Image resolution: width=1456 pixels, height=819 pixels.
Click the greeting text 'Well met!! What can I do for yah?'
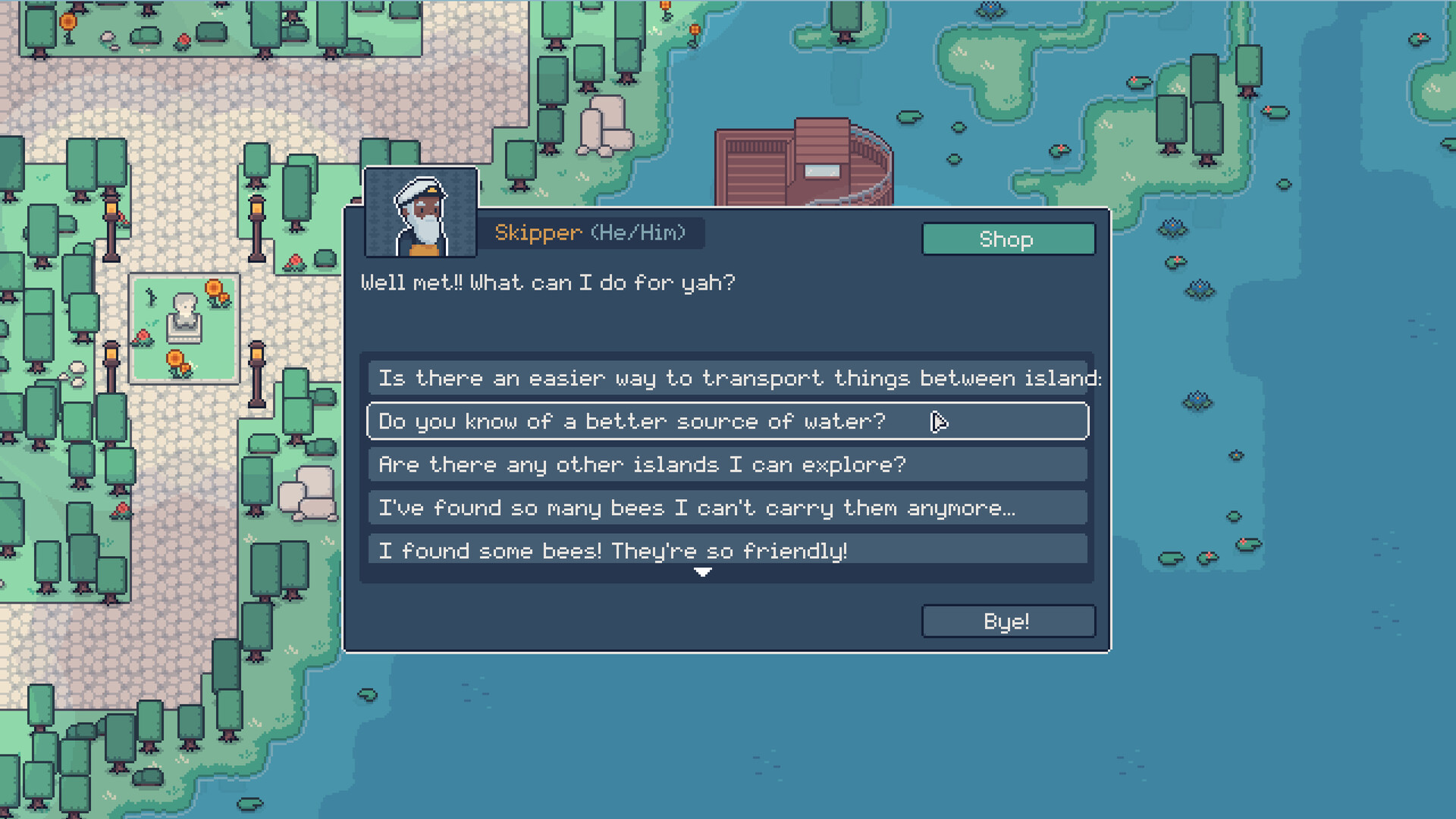(x=548, y=282)
